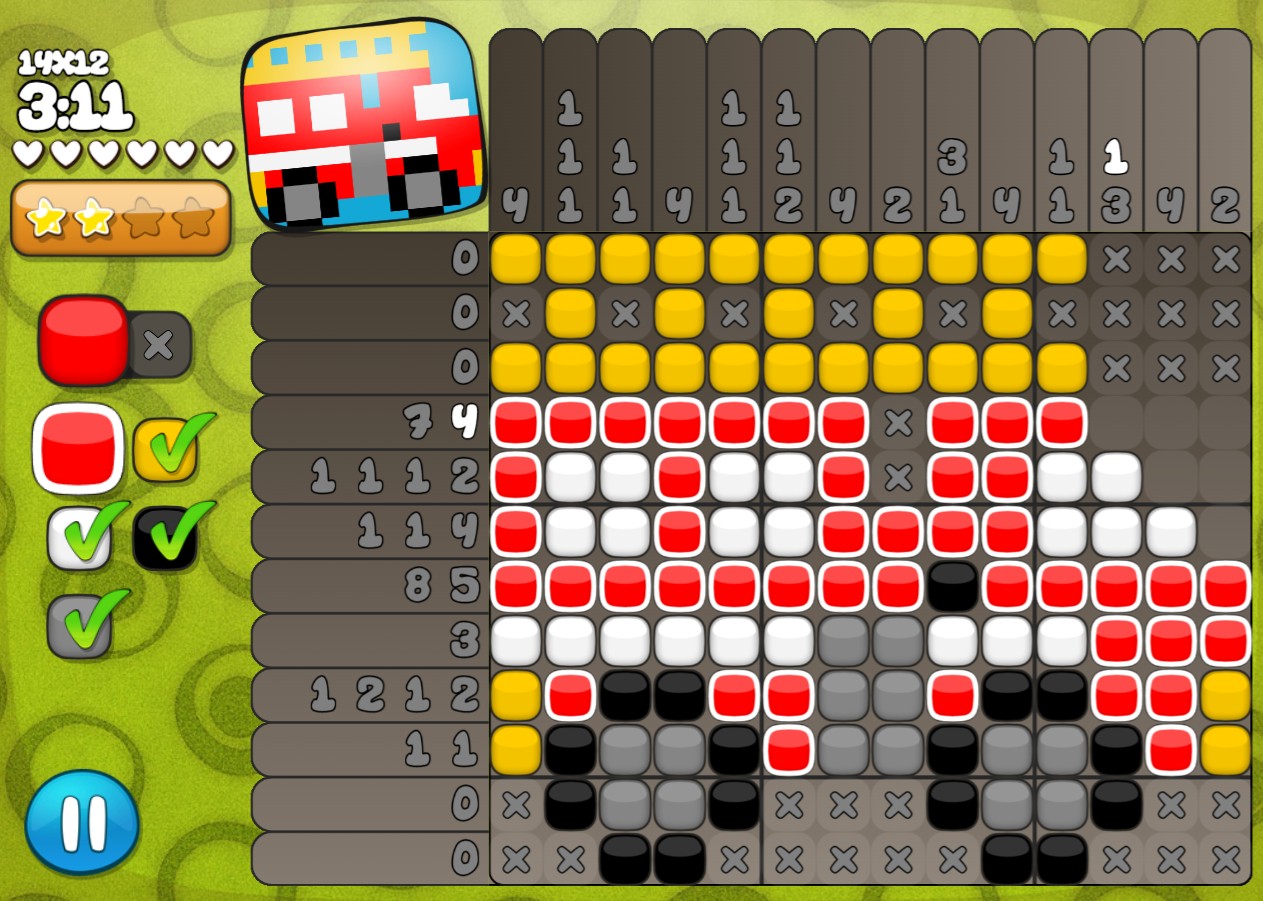Fill the empty cell in the 1 1 4 row
Screen dimensions: 1263x901
(1225, 532)
